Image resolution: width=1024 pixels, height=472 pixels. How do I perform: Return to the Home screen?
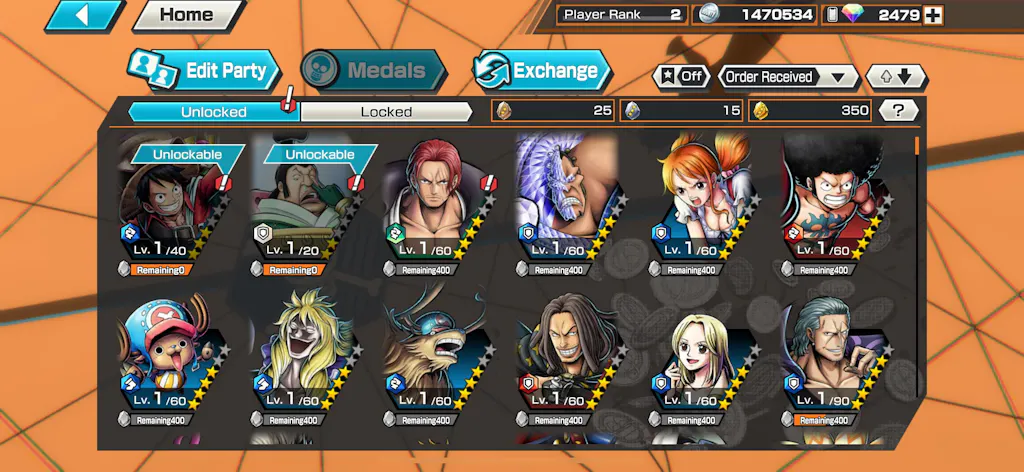[187, 15]
